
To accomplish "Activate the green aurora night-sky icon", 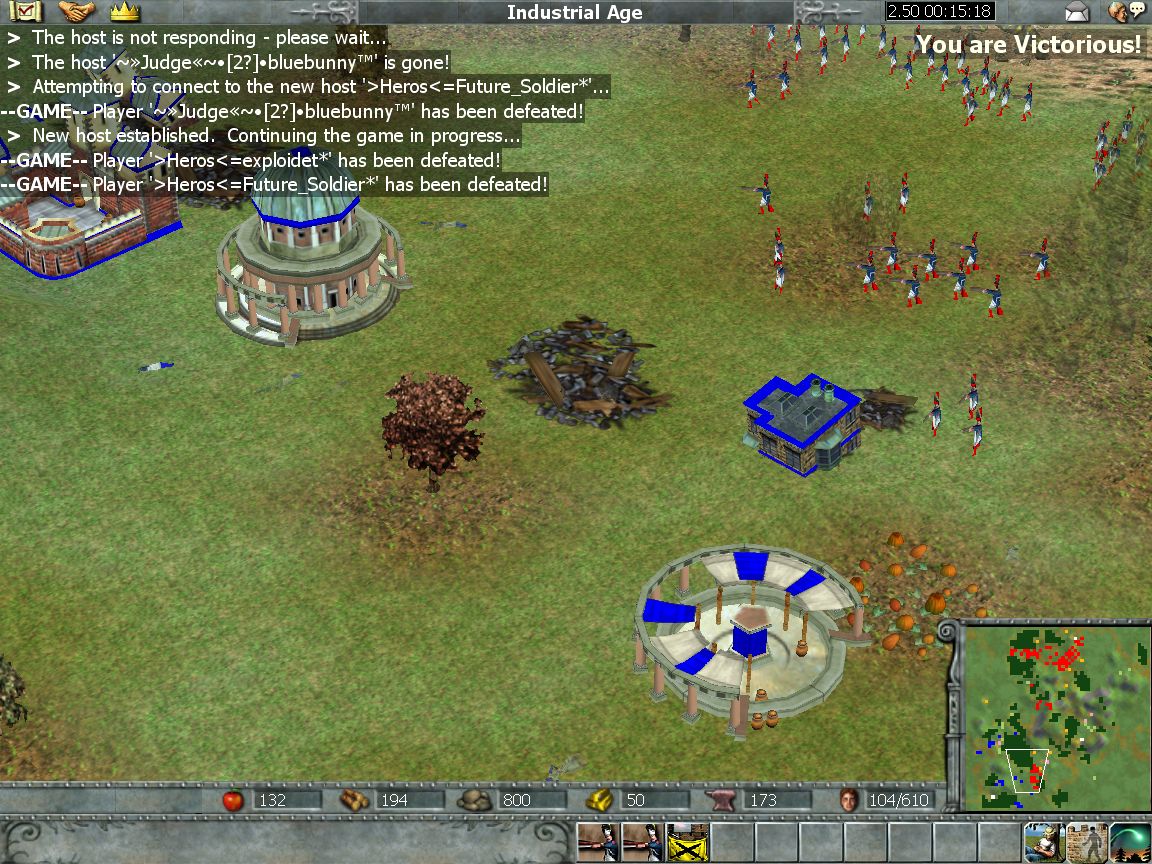I will click(1130, 843).
